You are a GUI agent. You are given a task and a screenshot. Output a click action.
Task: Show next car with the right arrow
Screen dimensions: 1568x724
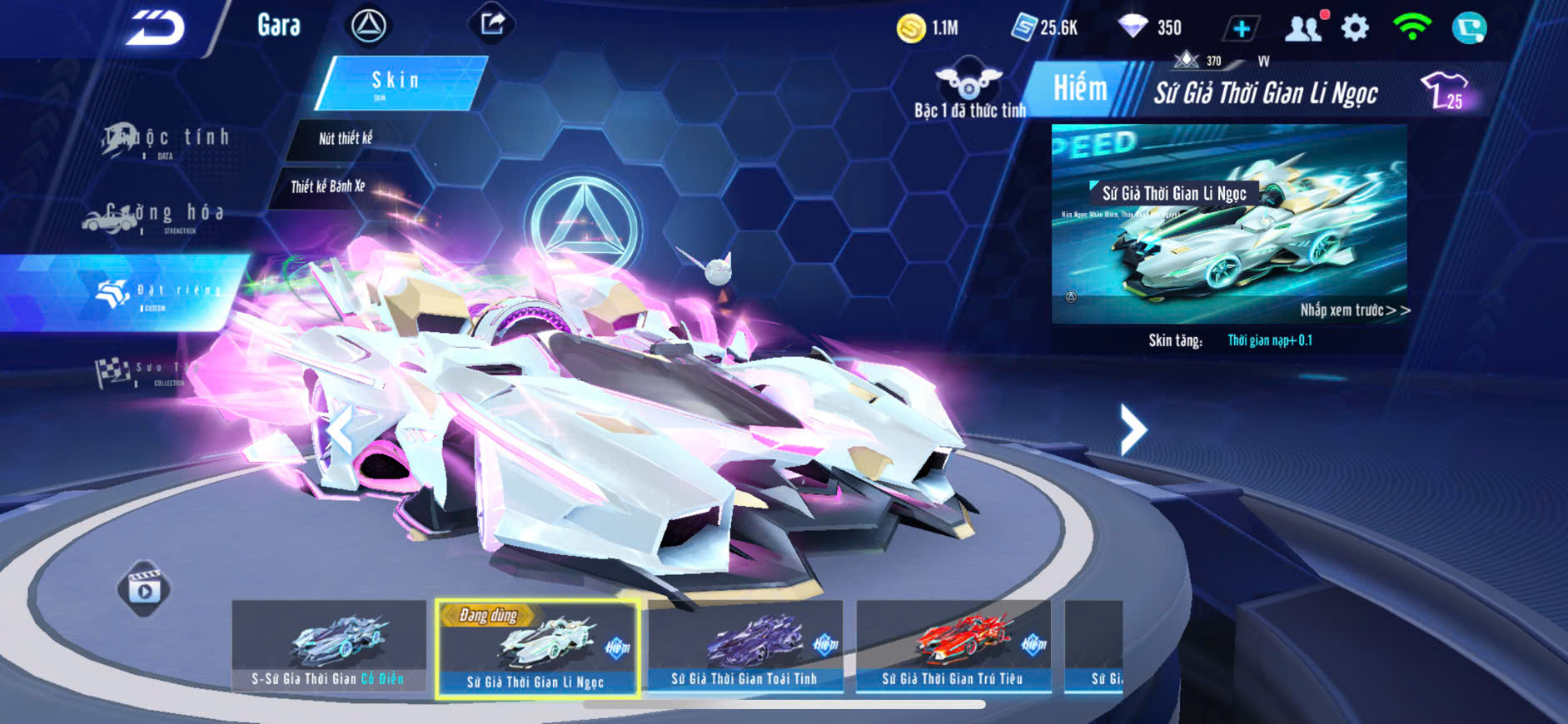point(1132,429)
